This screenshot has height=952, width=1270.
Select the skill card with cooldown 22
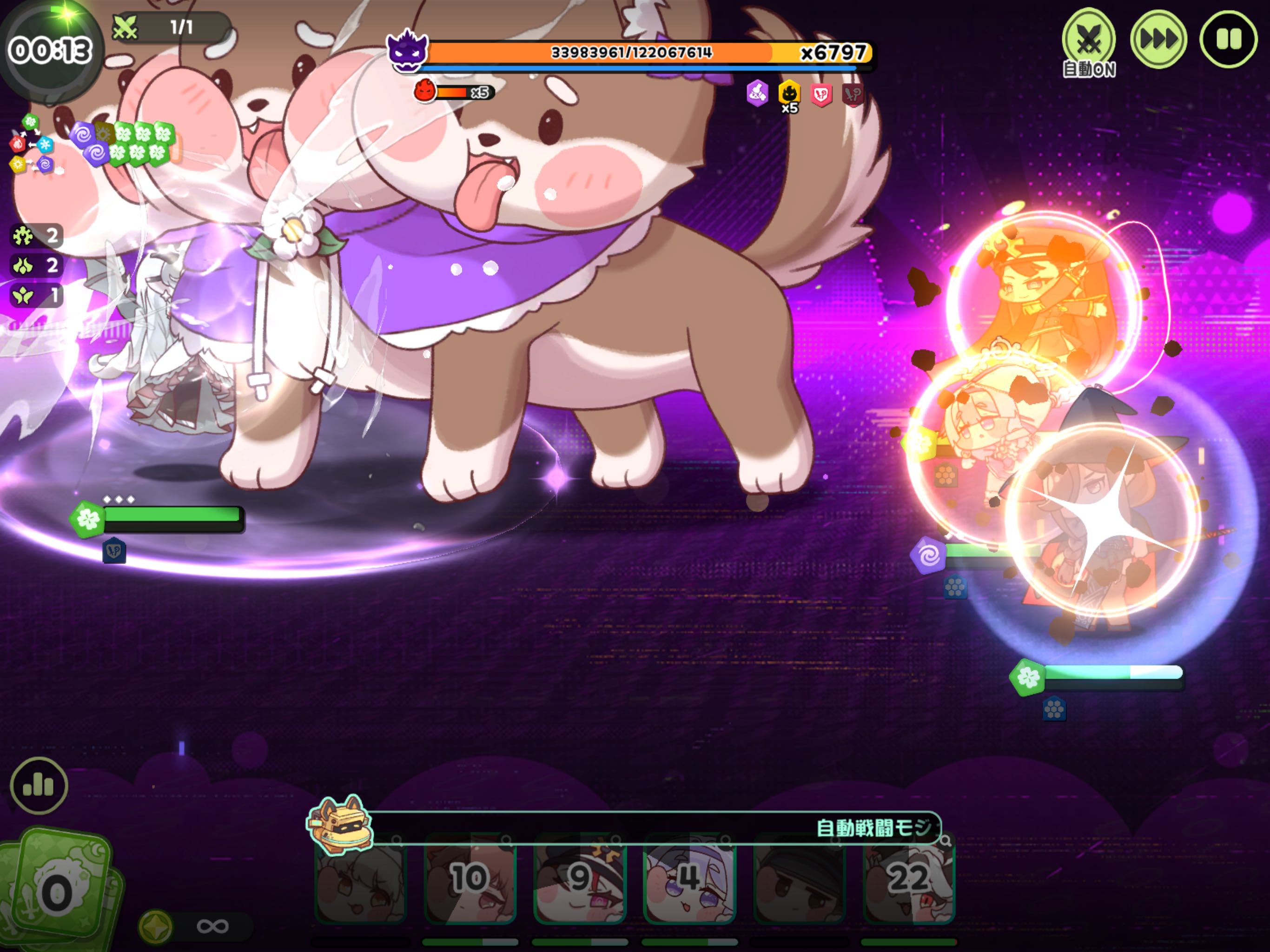[908, 879]
